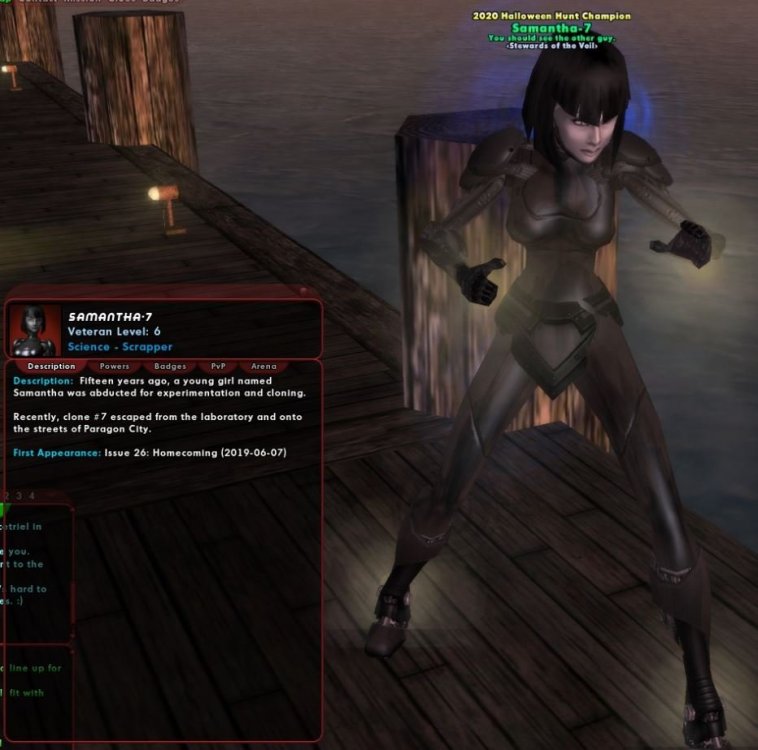Show the Badges tab
Screen dimensions: 758x750
[x=170, y=367]
